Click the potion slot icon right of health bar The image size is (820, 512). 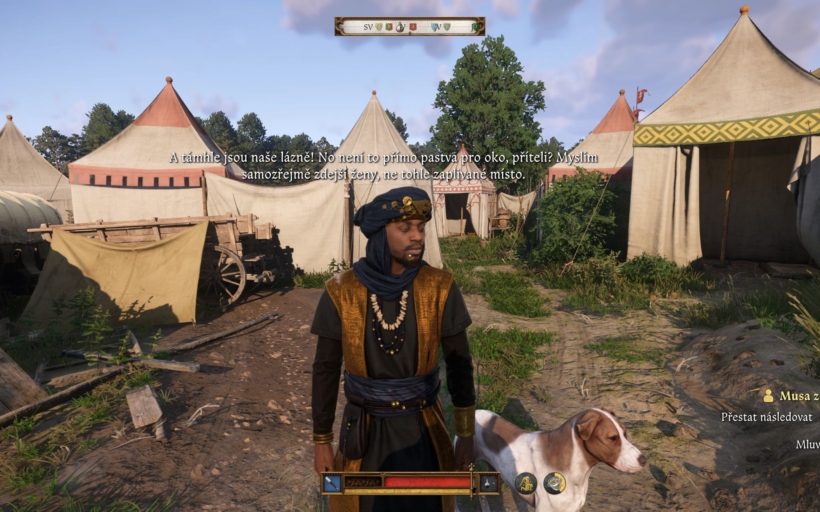[x=488, y=483]
